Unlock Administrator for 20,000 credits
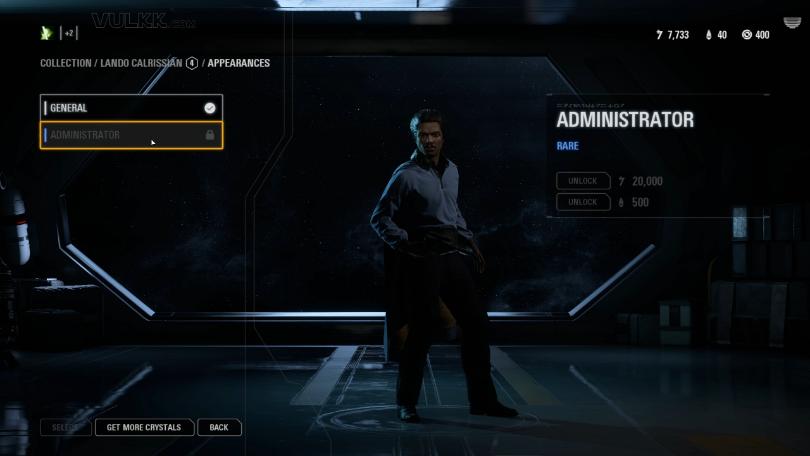Image resolution: width=810 pixels, height=456 pixels. tap(583, 181)
